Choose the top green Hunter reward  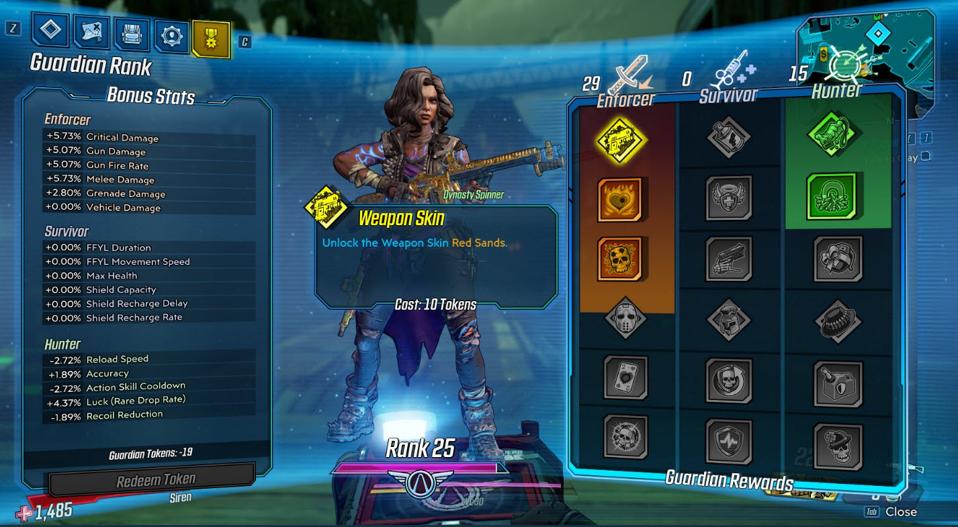click(x=836, y=134)
